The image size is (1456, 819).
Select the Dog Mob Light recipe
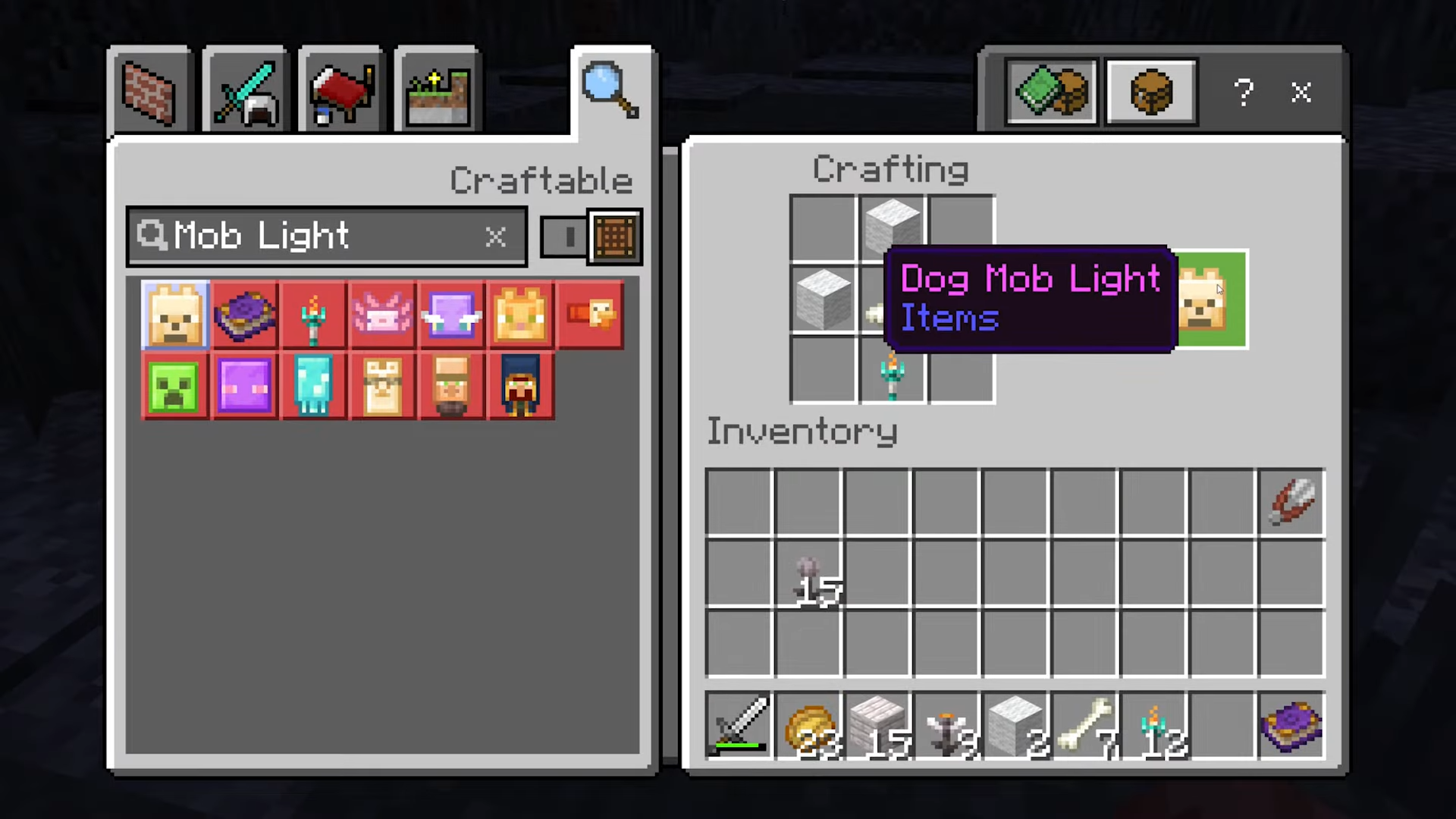tap(175, 315)
